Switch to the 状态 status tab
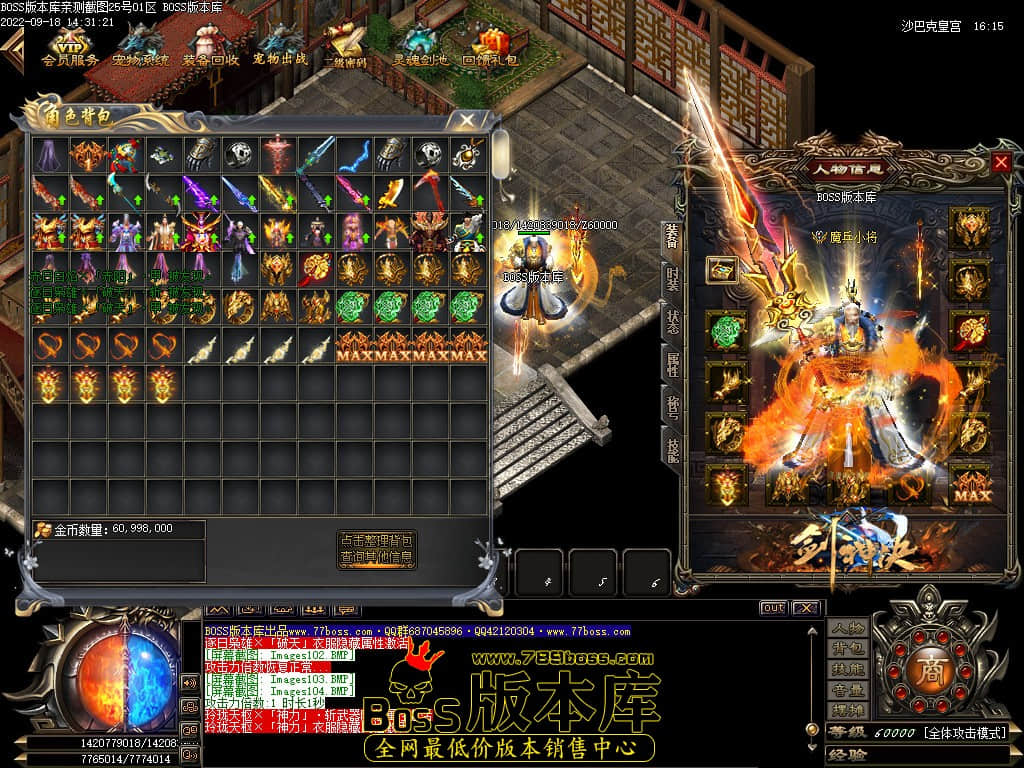The height and width of the screenshot is (768, 1024). click(x=672, y=321)
